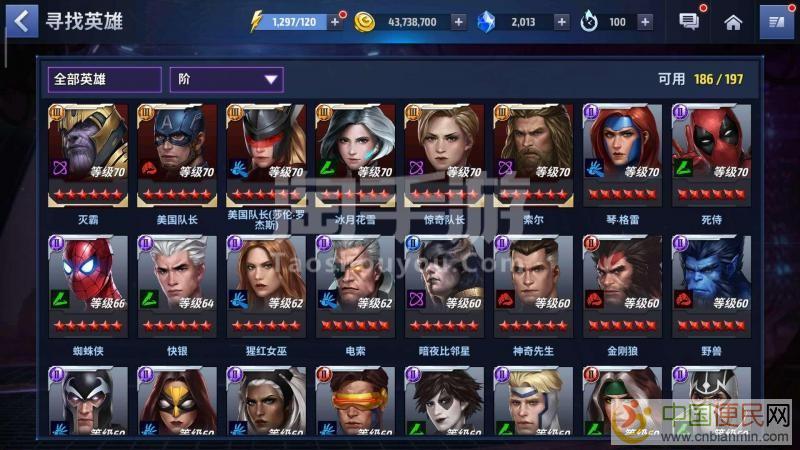Viewport: 800px width, 450px height.
Task: Add blue crystals with the plus button
Action: (x=561, y=22)
